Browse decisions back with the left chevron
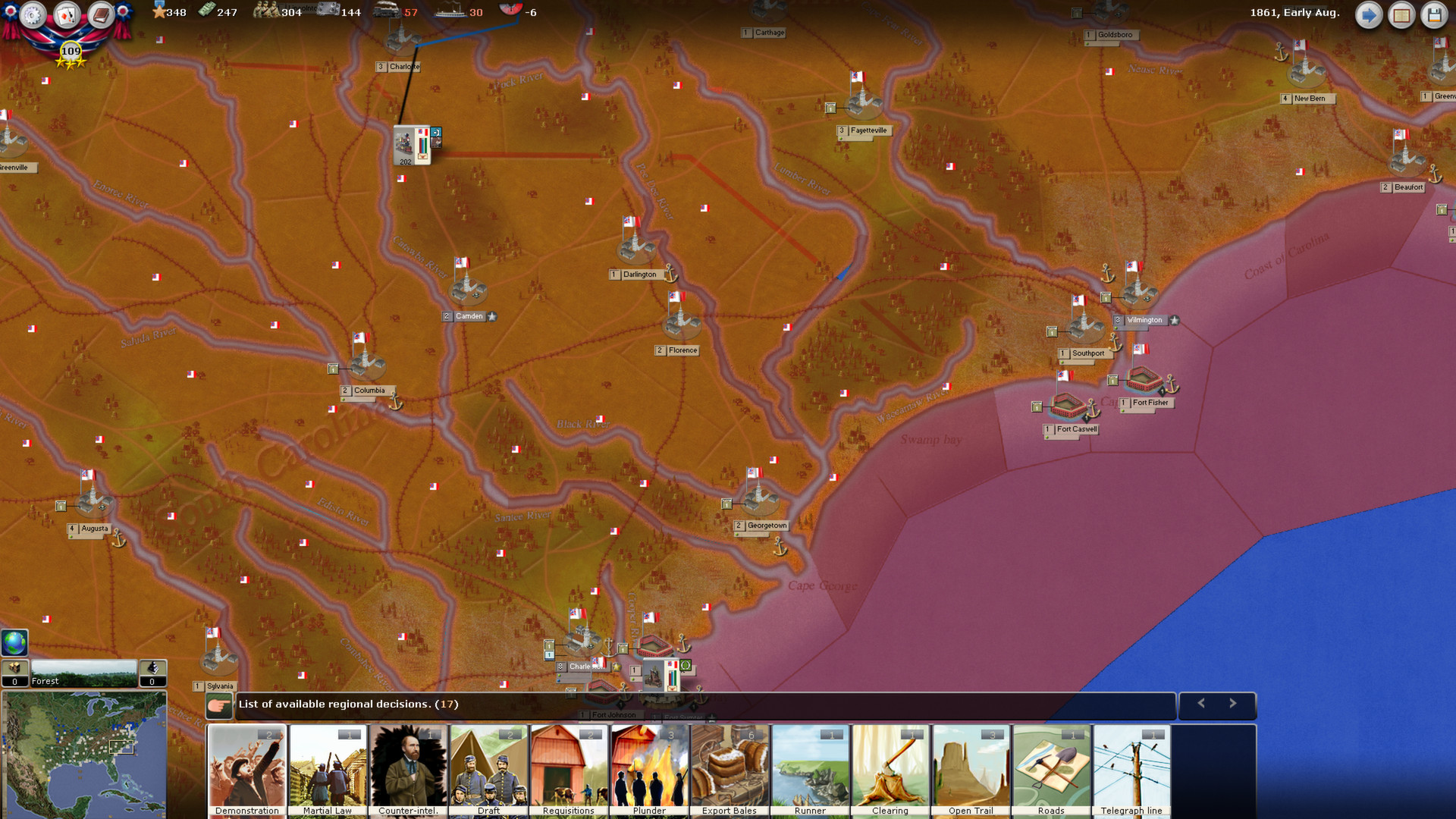 pos(1200,704)
